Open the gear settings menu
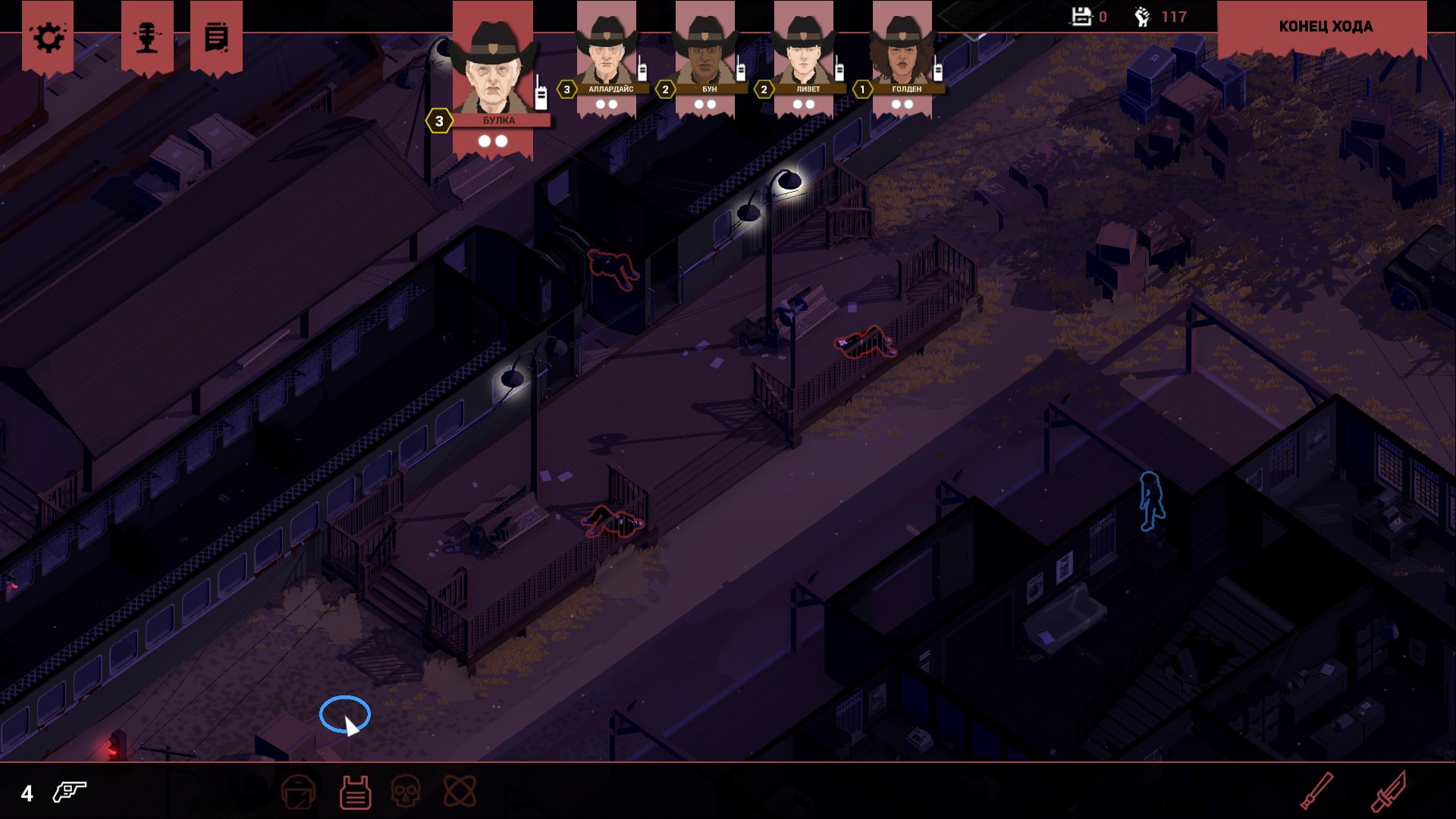The width and height of the screenshot is (1456, 819). [x=48, y=37]
